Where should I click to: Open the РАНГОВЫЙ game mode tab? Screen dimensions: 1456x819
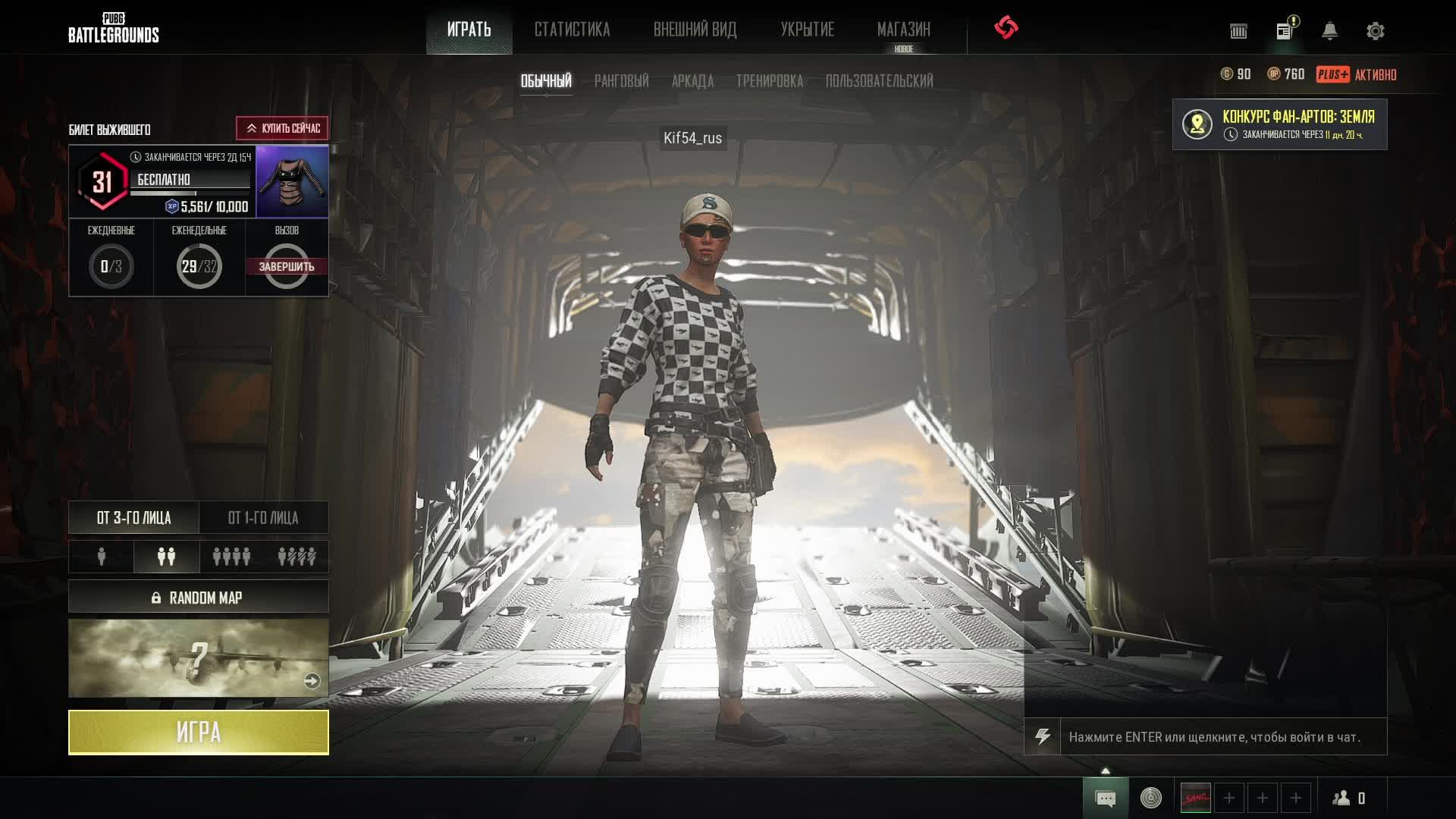click(x=623, y=80)
